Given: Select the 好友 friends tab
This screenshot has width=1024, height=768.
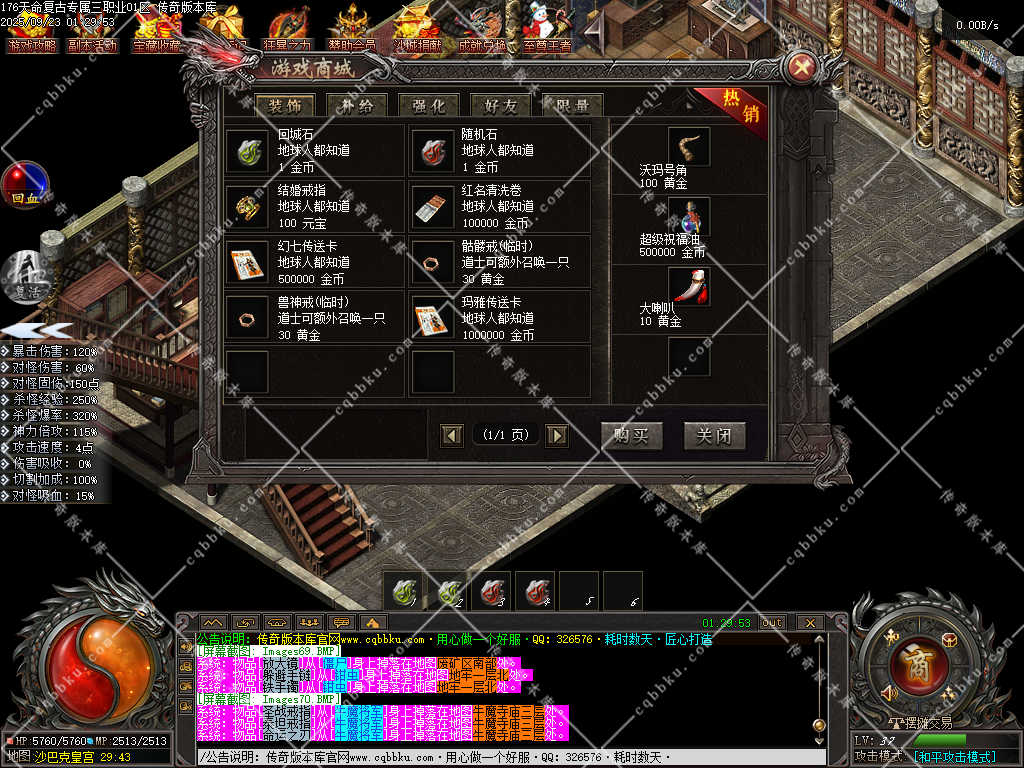Looking at the screenshot, I should click(x=500, y=106).
